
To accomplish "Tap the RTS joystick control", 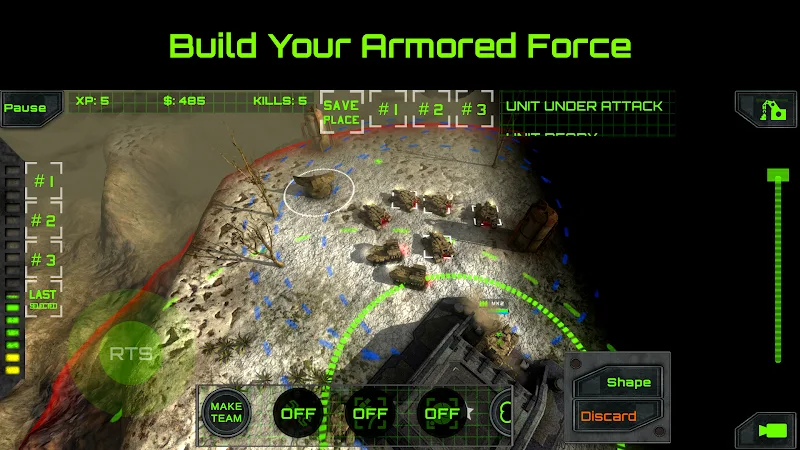I will (x=130, y=354).
